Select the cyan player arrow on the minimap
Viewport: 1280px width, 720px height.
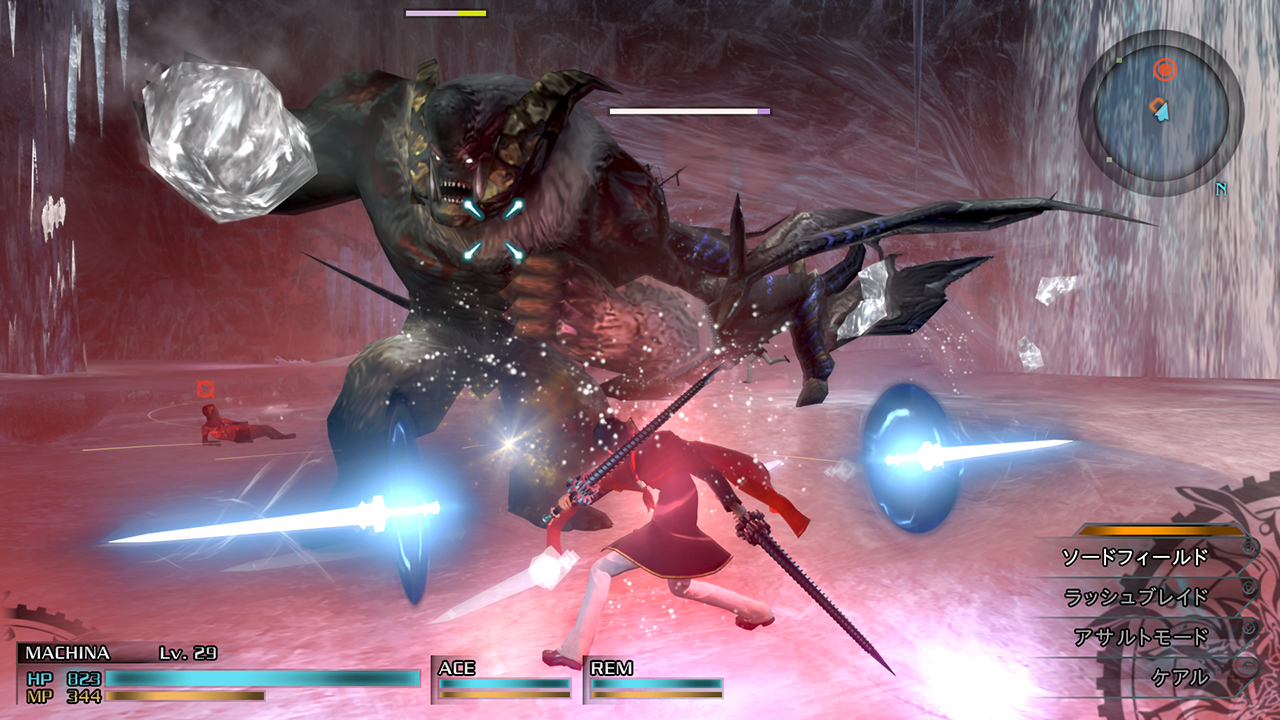tap(1162, 112)
